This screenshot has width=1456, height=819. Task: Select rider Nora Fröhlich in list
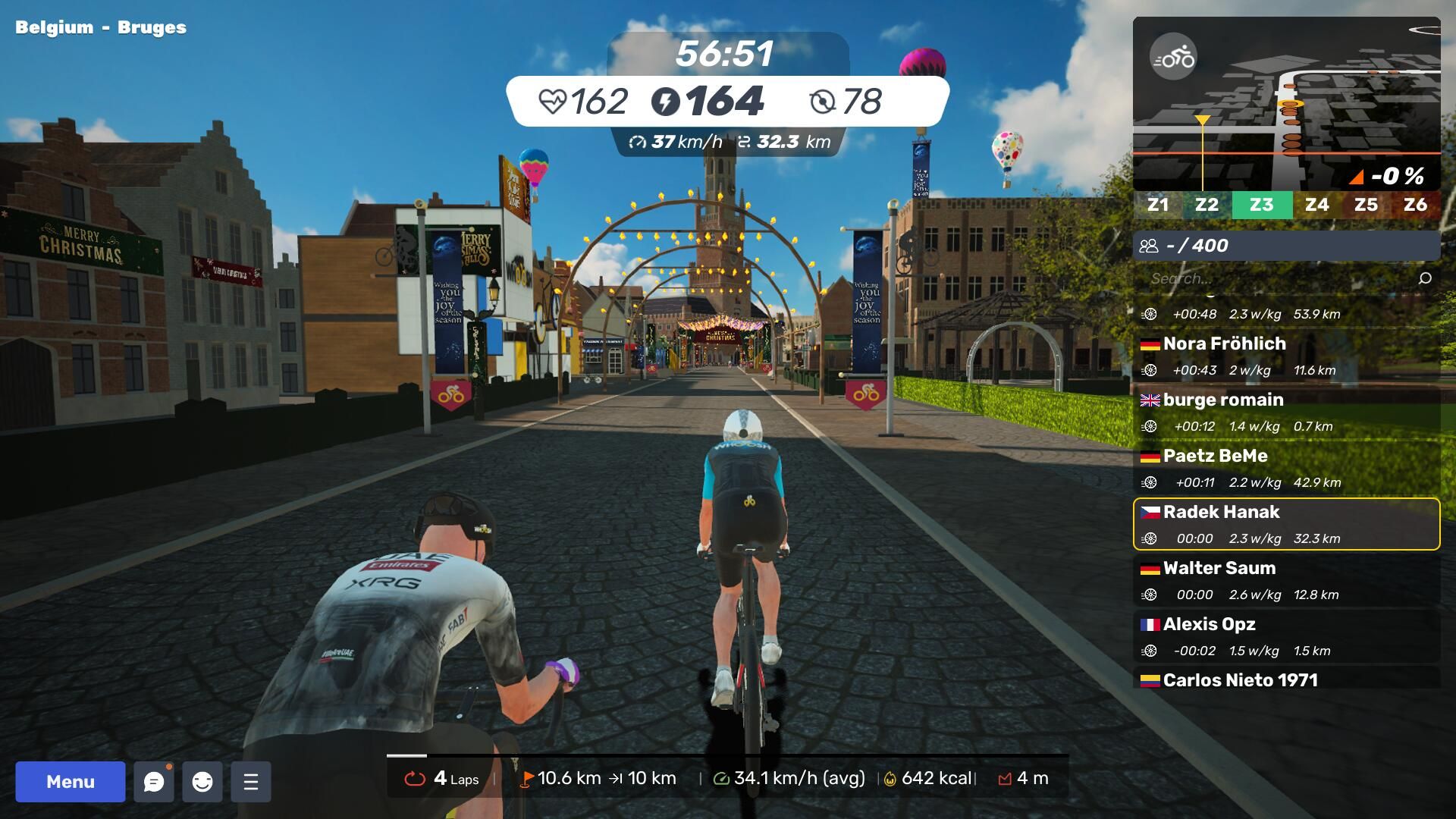[1286, 356]
